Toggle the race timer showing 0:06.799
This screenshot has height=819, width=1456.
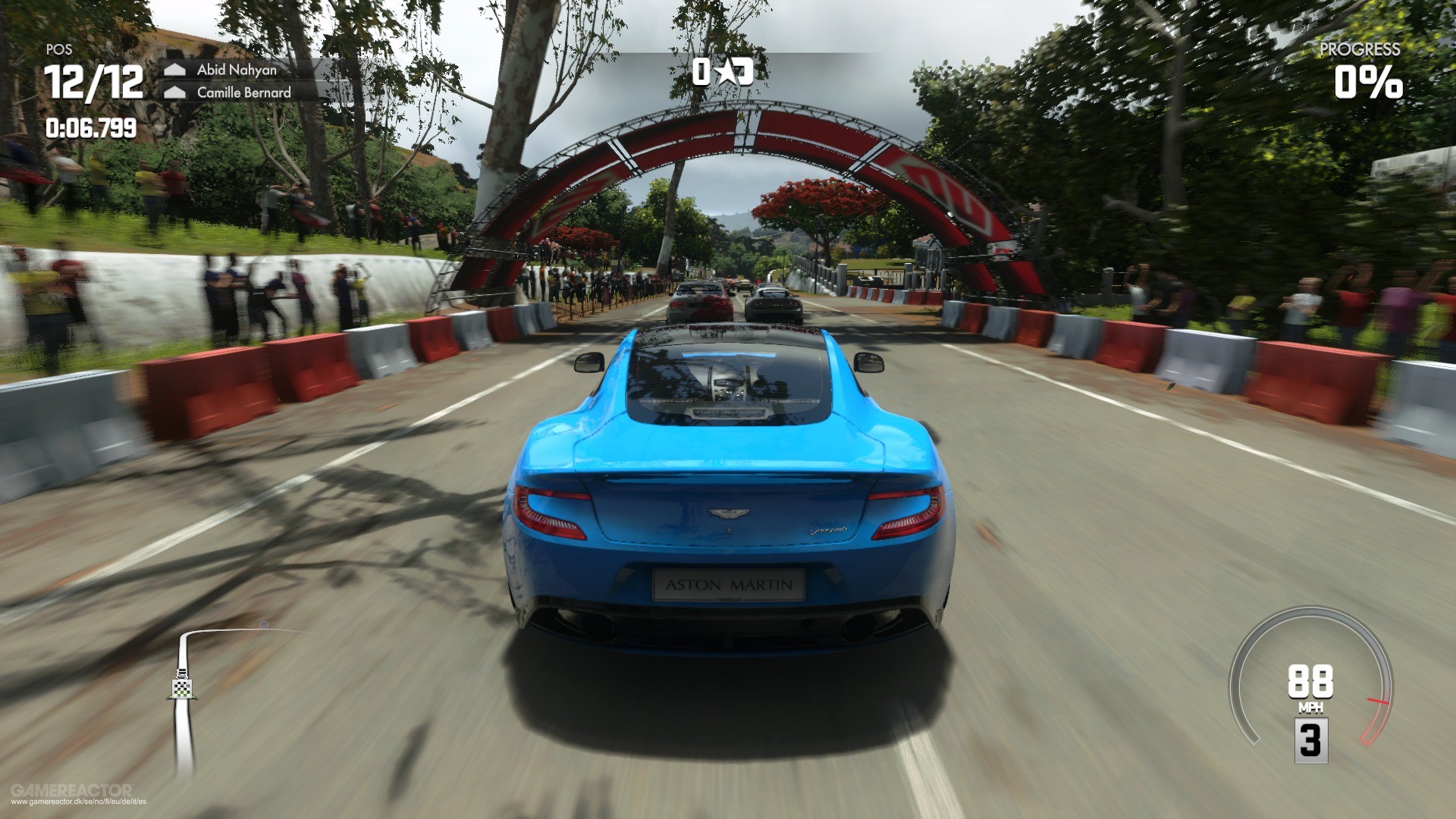[91, 127]
